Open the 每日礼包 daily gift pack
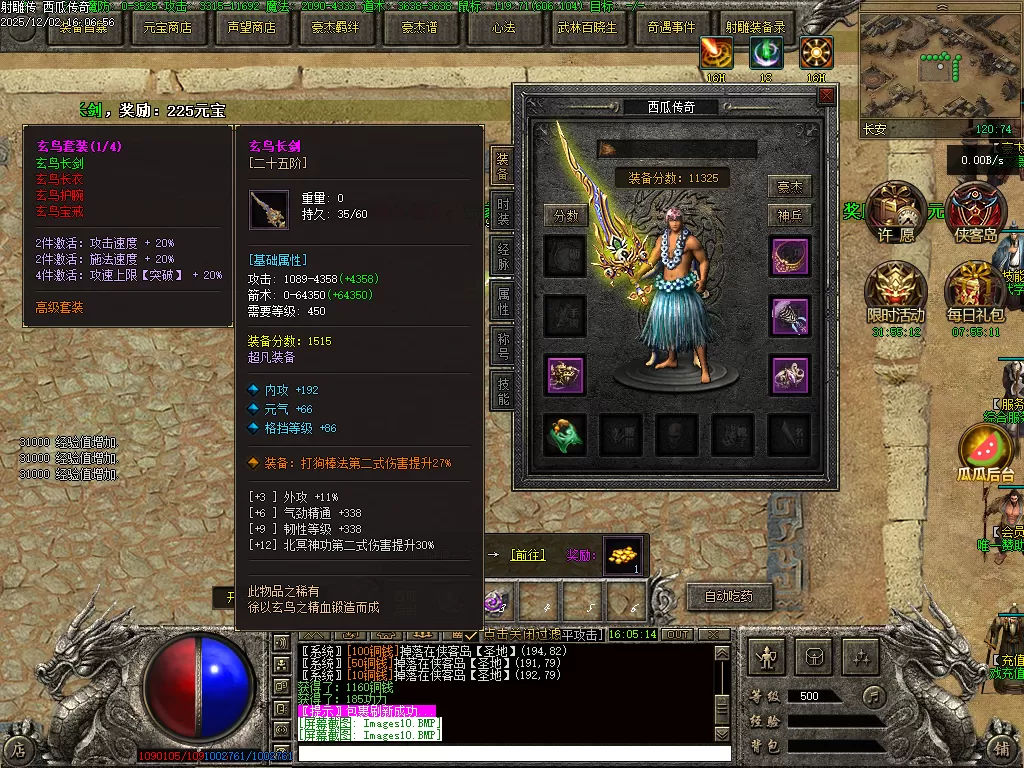Viewport: 1024px width, 768px height. click(x=975, y=290)
